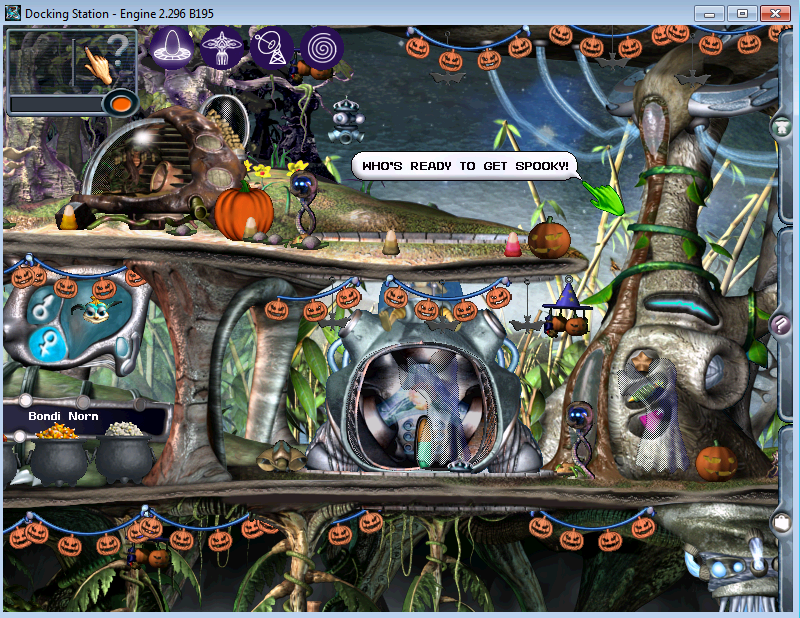Choose the female symbol on the egg machine

coord(45,343)
